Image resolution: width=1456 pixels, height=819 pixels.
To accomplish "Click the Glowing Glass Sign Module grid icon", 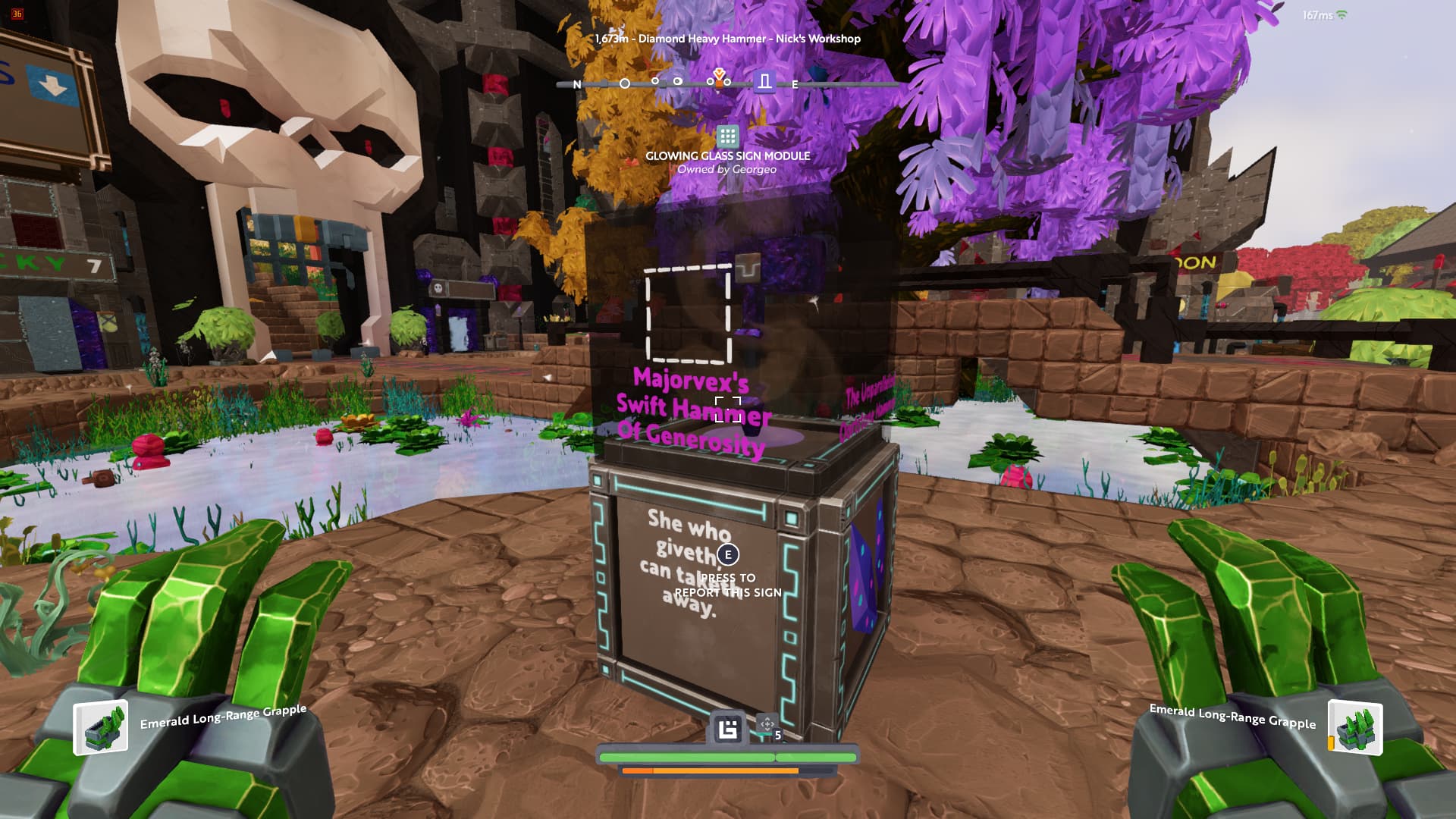I will coord(727,136).
